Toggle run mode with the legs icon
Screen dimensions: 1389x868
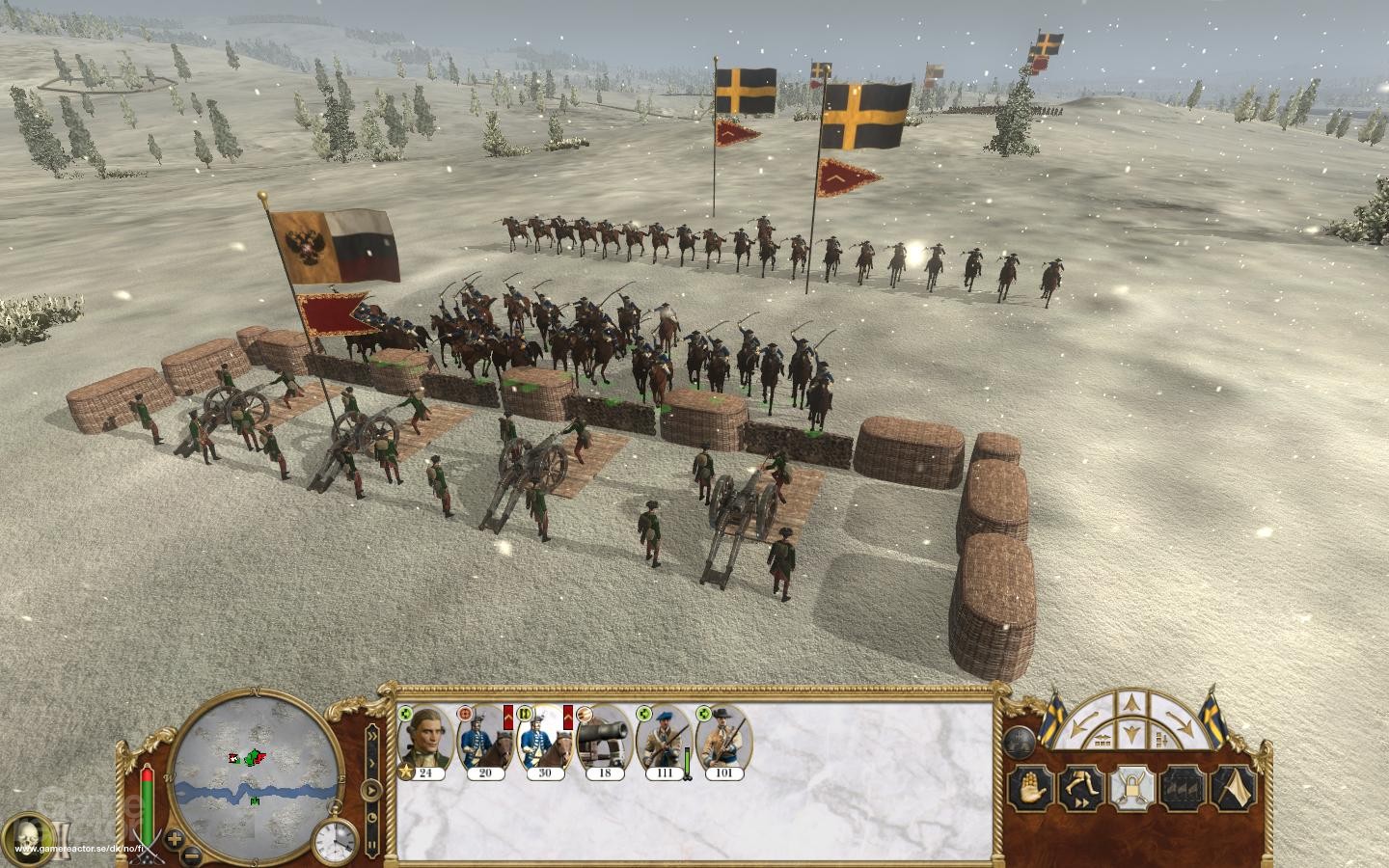coord(1080,788)
